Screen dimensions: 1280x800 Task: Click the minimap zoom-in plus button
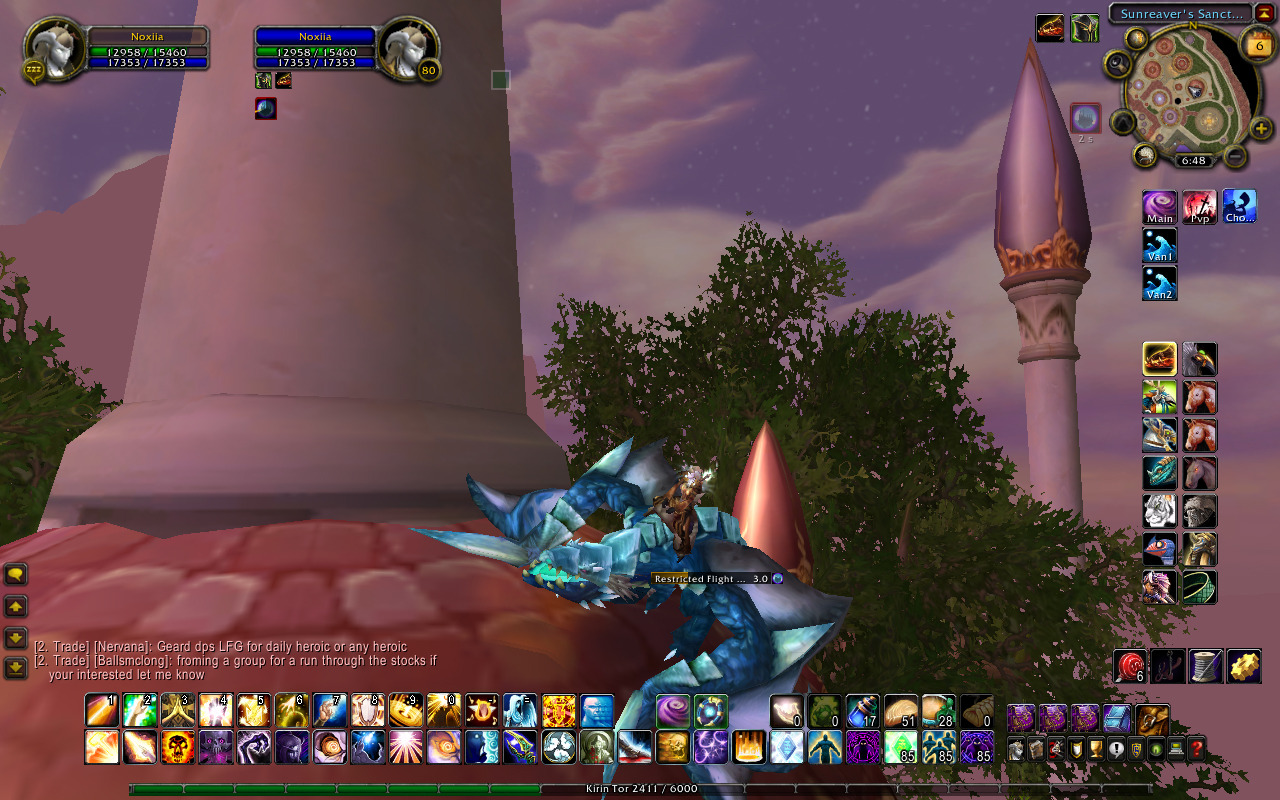(x=1260, y=128)
